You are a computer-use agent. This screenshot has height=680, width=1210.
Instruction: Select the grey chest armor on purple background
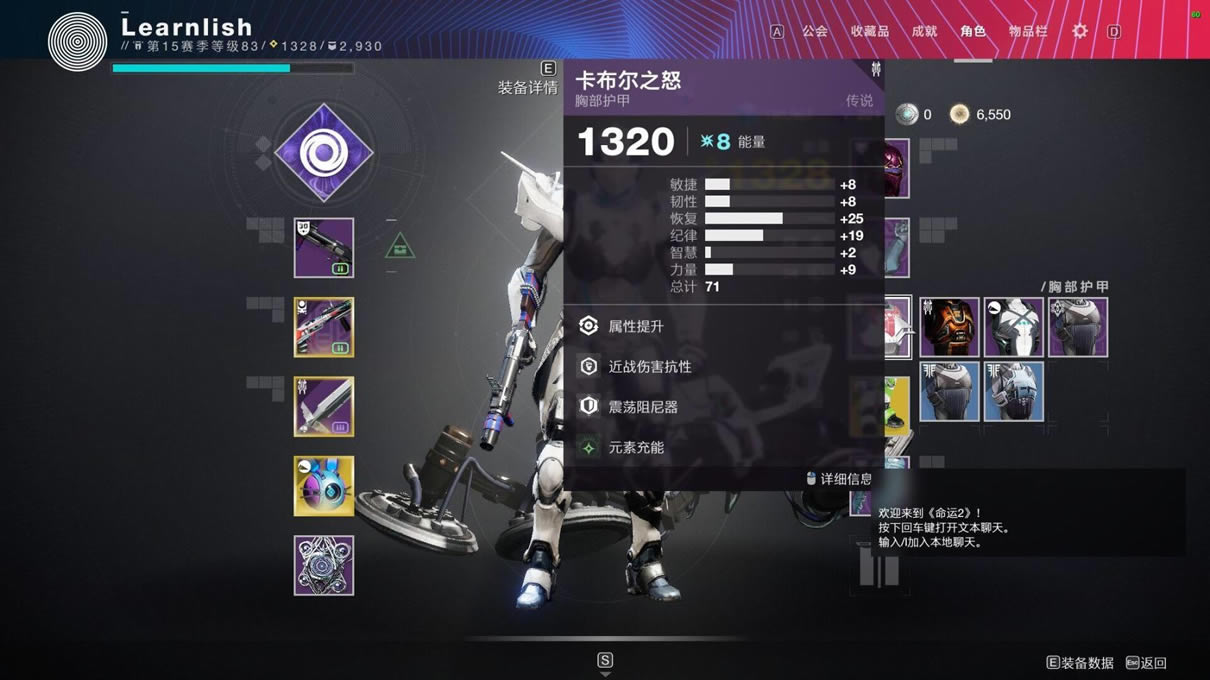coord(1077,327)
